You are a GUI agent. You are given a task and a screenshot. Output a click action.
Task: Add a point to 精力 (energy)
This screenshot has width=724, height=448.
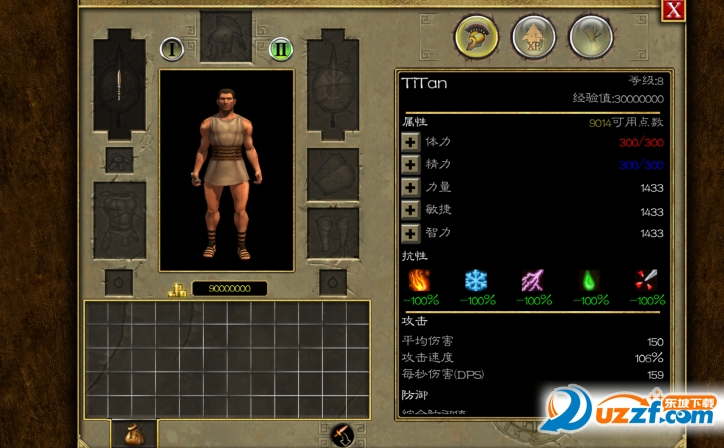pos(410,165)
